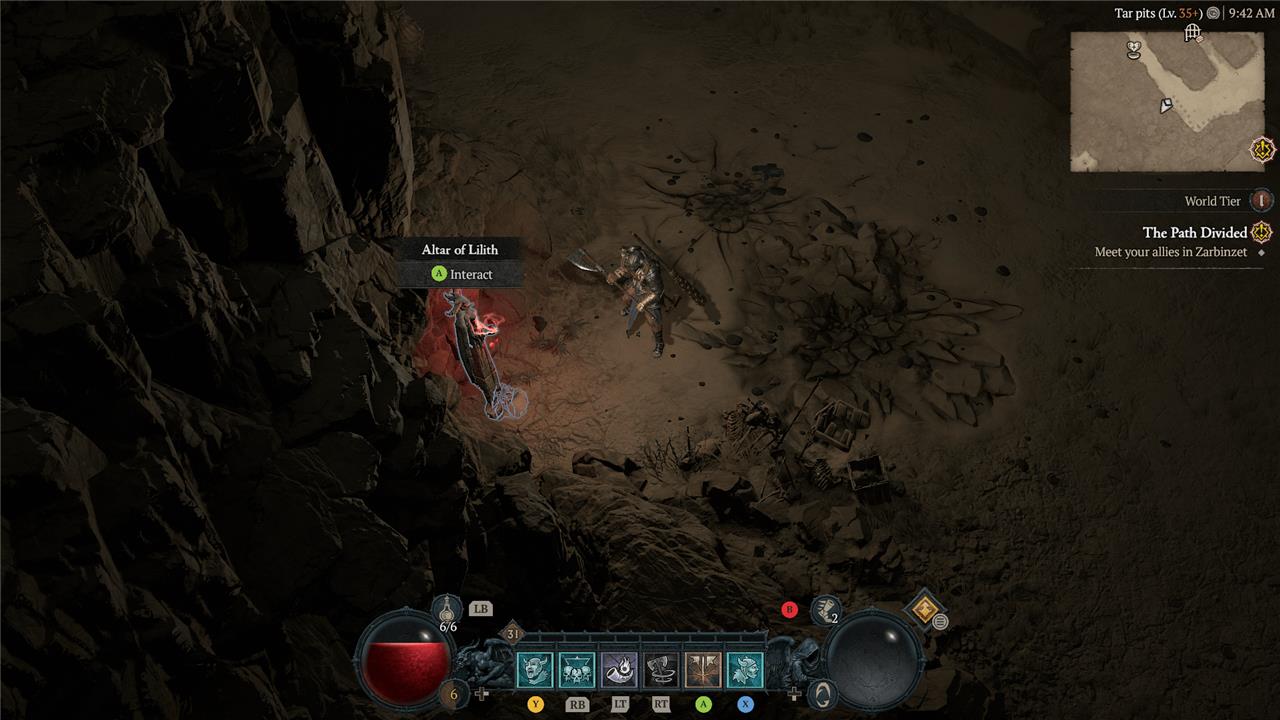Trigger the spinning axe skill
The image size is (1280, 720).
pos(661,669)
